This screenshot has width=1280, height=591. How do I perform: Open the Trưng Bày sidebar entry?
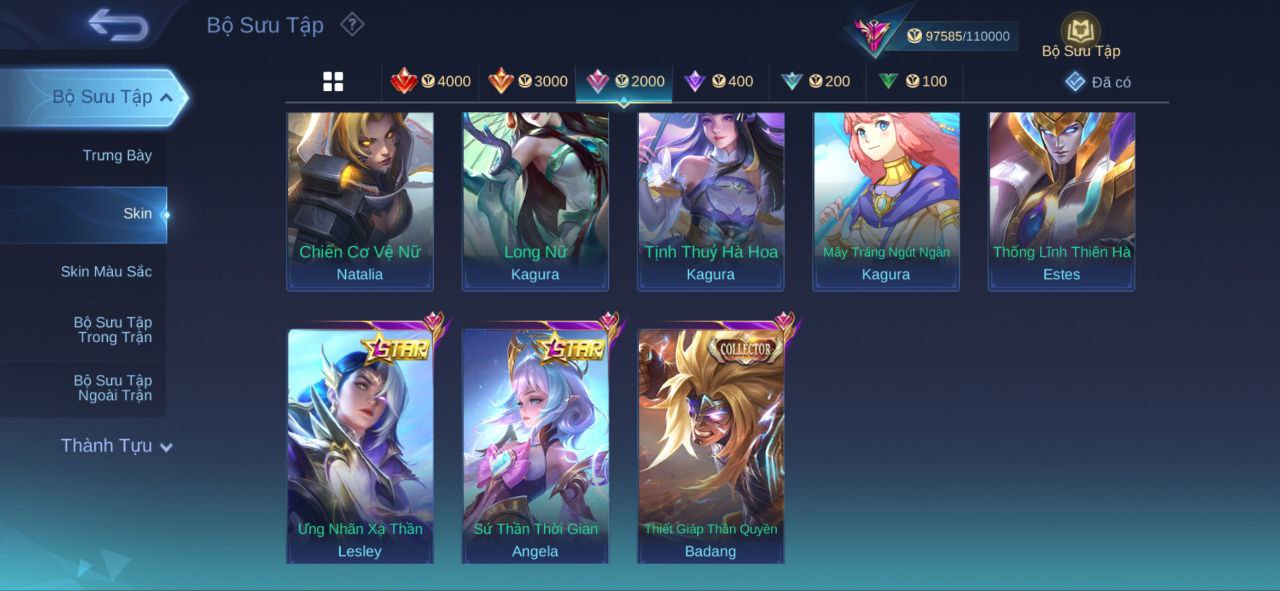click(x=116, y=156)
